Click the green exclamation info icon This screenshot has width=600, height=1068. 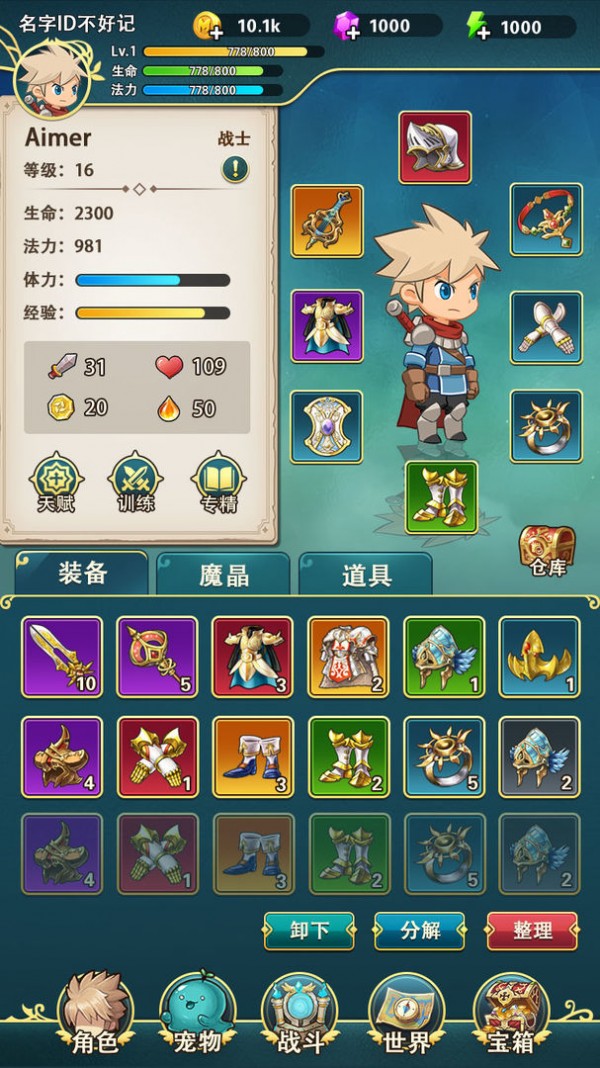[235, 169]
